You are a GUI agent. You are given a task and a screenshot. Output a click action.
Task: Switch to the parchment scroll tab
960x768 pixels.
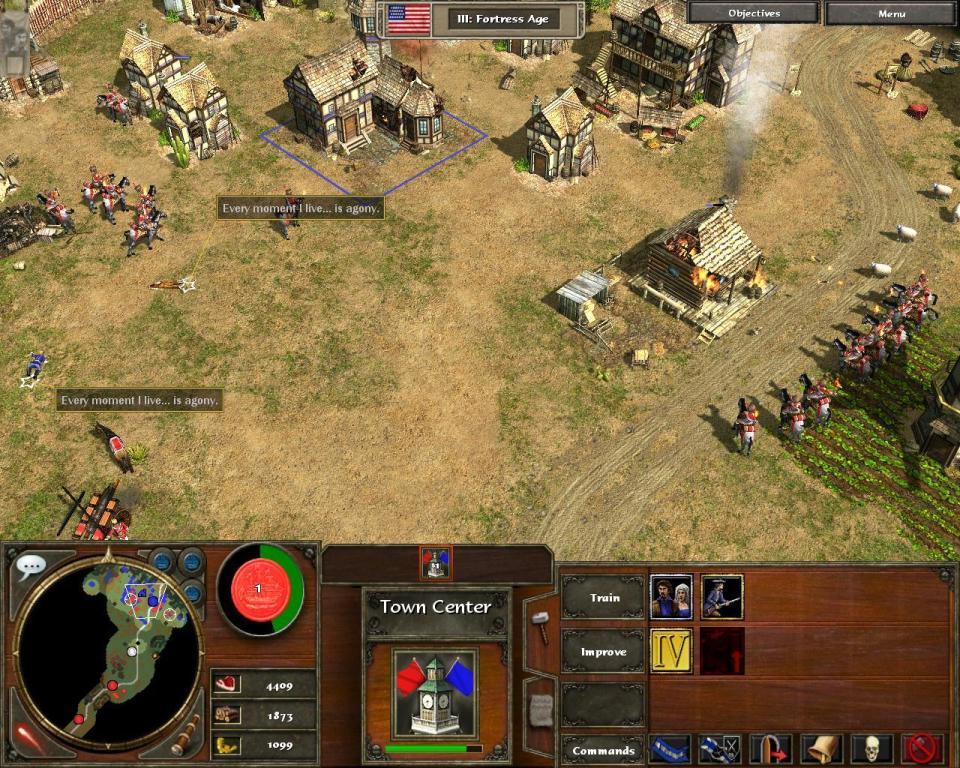point(540,709)
